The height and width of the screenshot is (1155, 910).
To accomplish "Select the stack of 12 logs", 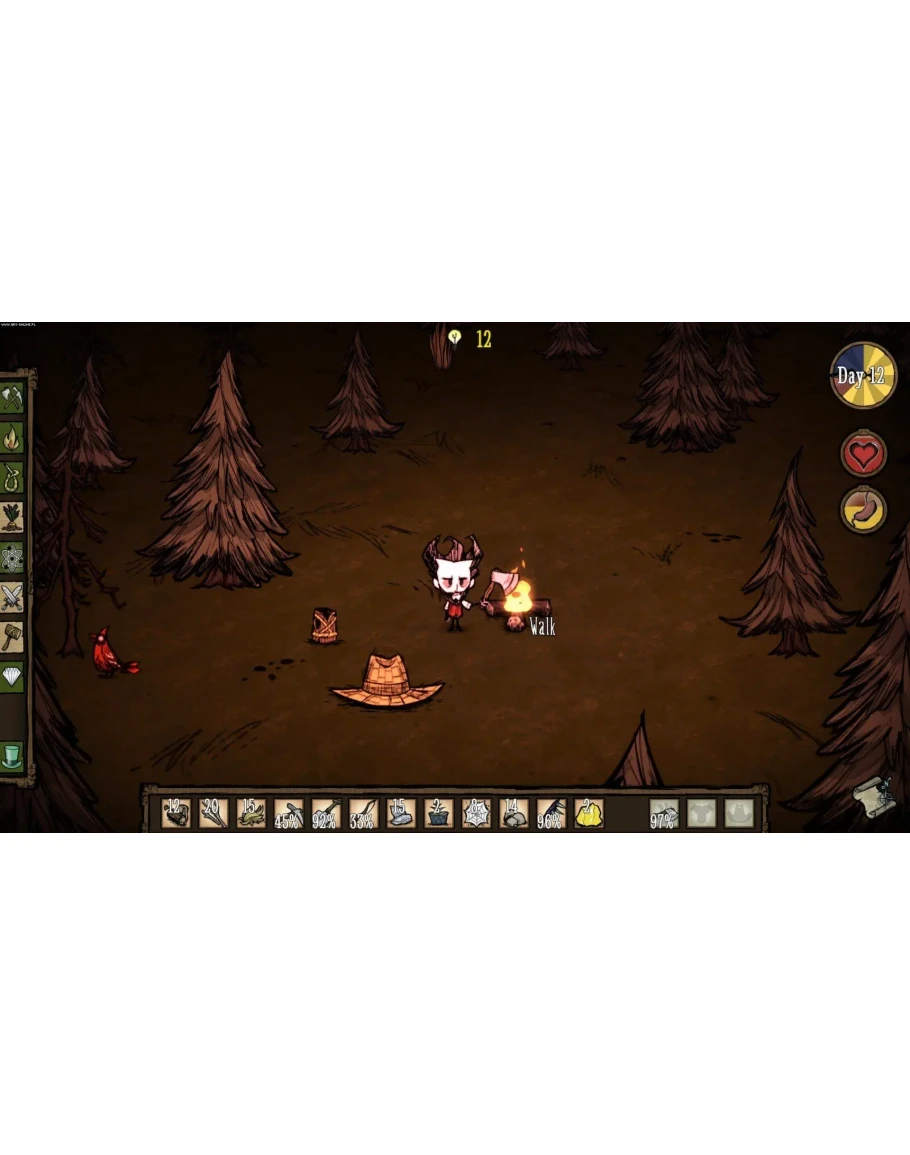I will pos(176,813).
